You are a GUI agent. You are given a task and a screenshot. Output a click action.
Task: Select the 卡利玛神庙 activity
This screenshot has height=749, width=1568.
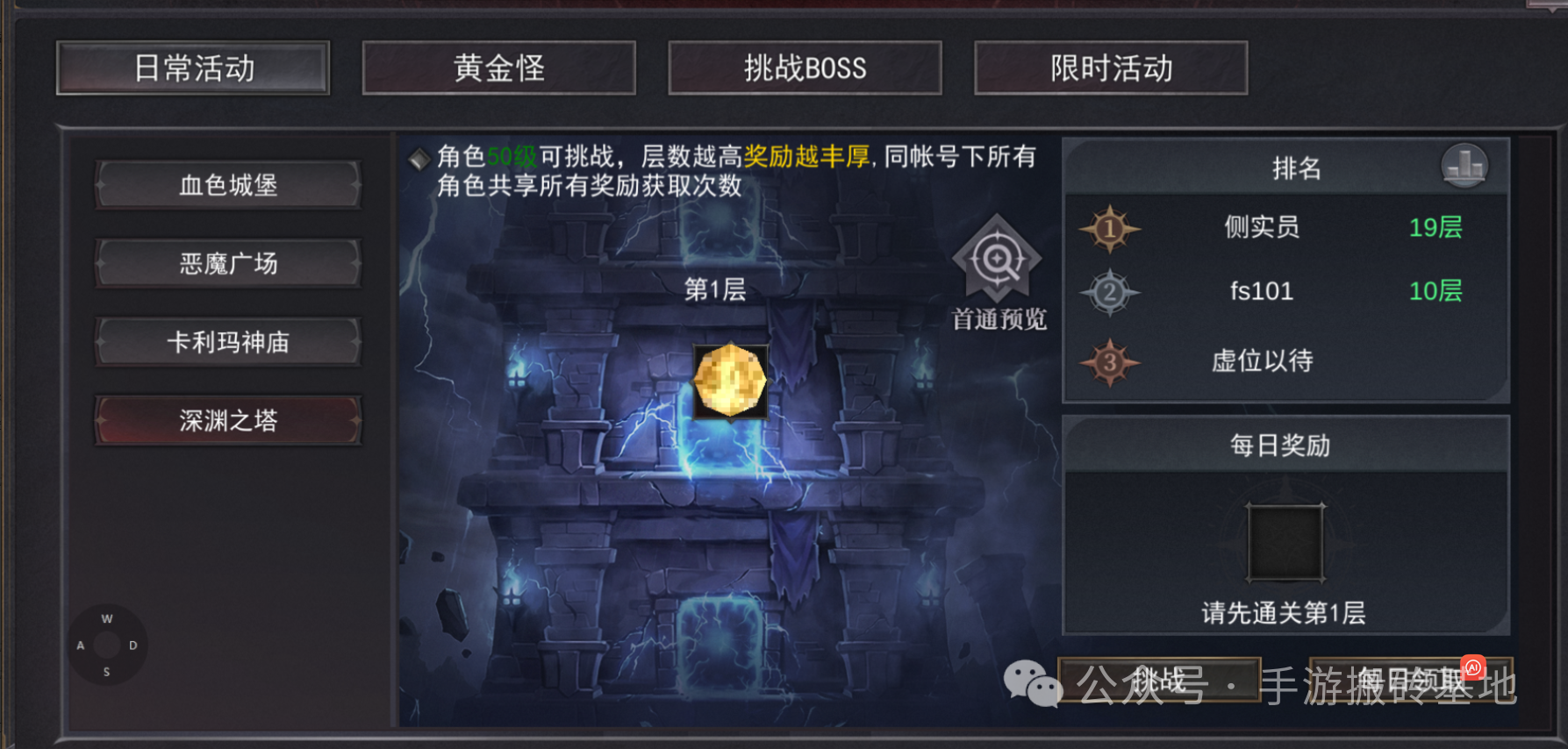click(228, 342)
